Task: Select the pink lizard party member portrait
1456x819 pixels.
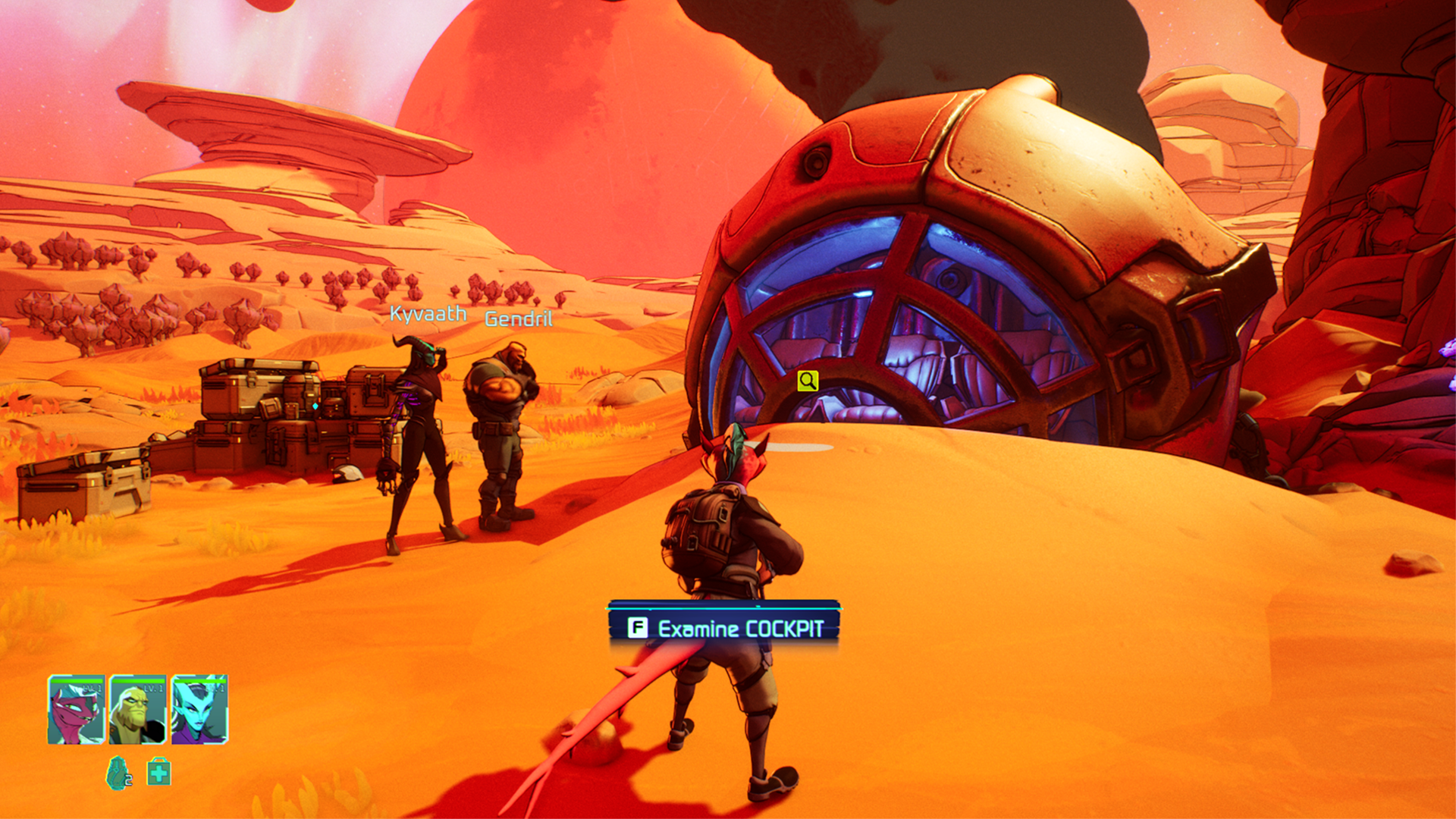Action: 76,711
